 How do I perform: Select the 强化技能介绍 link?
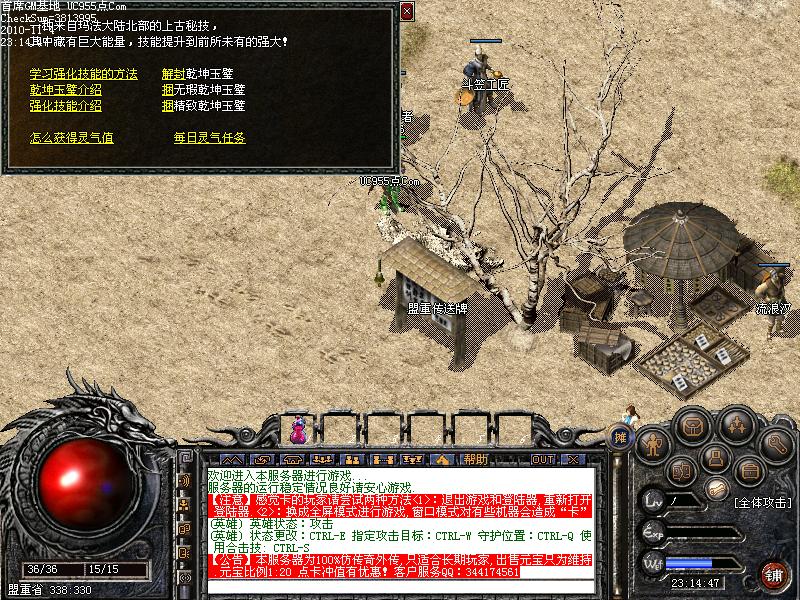65,104
